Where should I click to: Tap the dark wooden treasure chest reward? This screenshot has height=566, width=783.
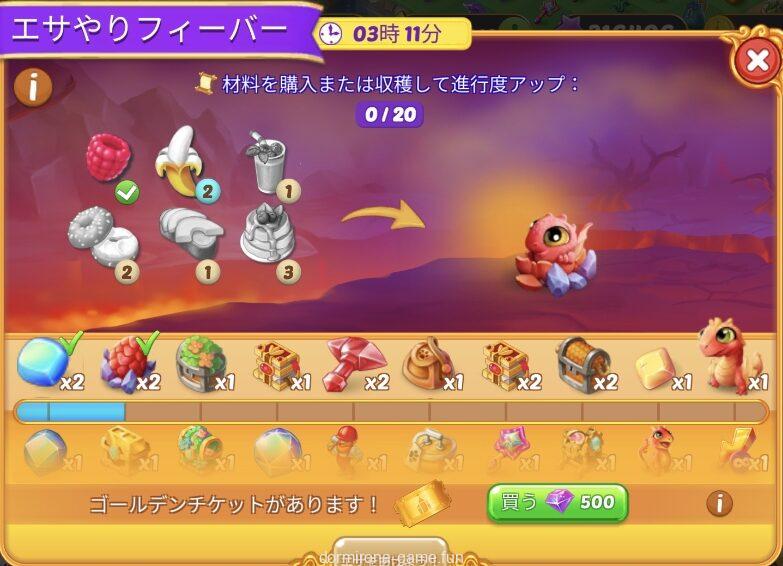[582, 363]
